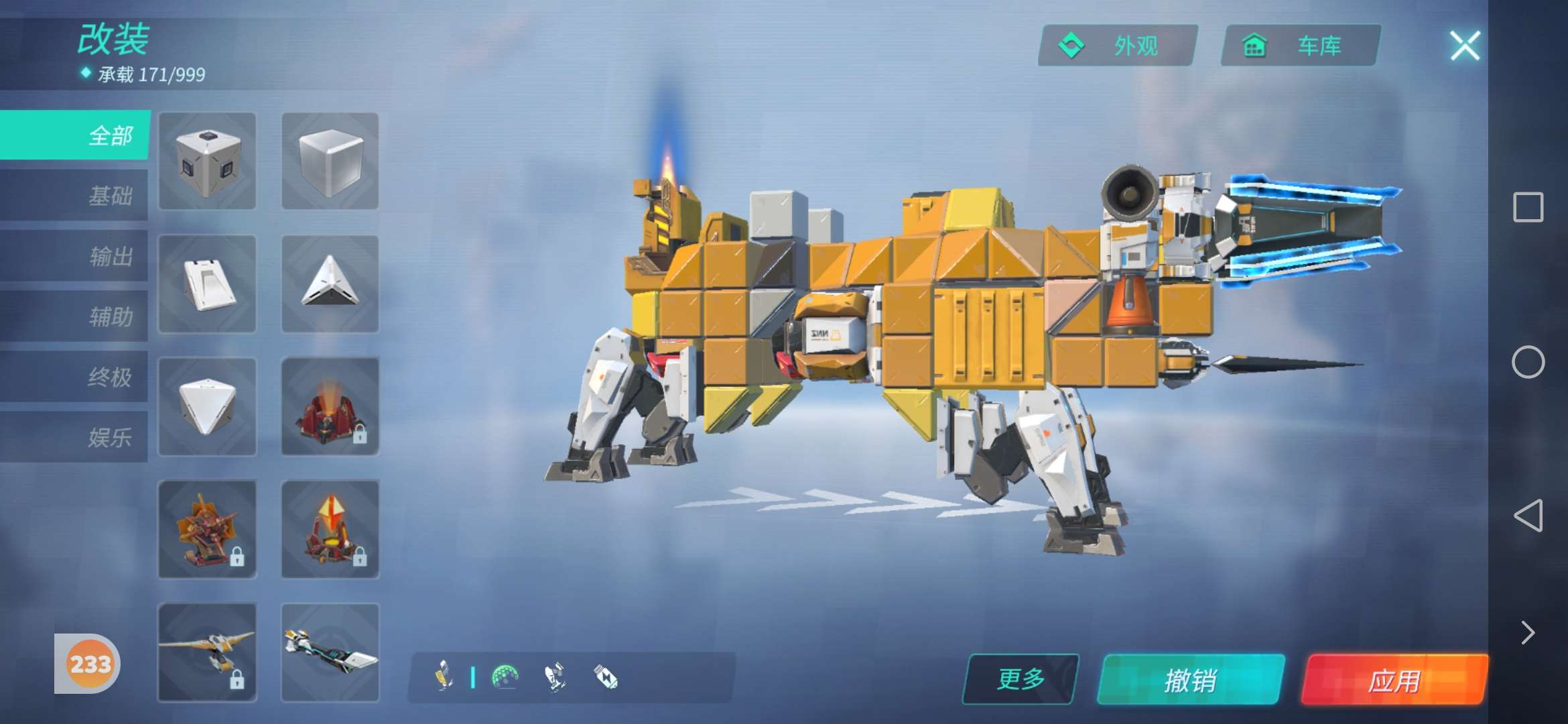
Task: Tap the orange 233 floating badge
Action: [90, 664]
